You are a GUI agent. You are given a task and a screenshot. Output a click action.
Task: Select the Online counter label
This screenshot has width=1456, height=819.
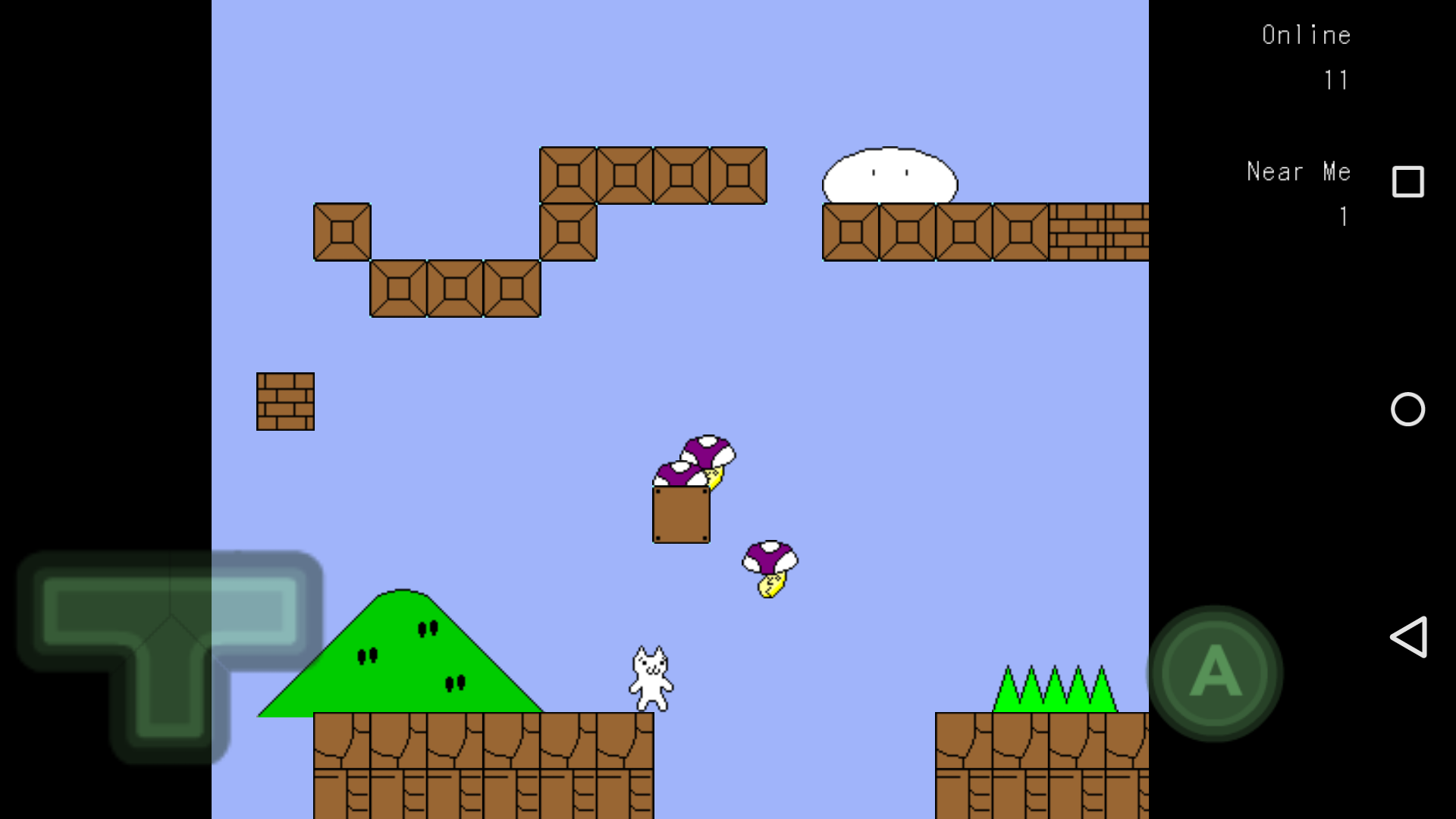(1306, 34)
